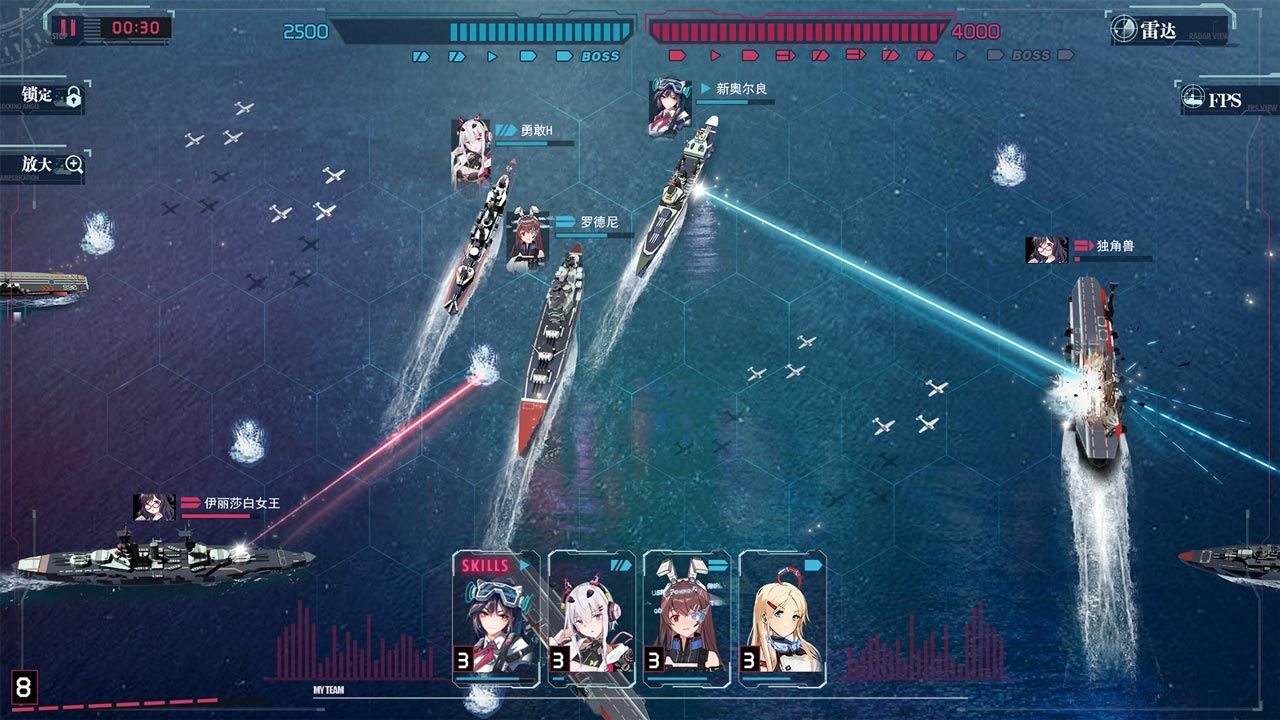Viewport: 1280px width, 720px height.
Task: Target the 伊丽莎白女王 enemy portrait
Action: (x=154, y=507)
